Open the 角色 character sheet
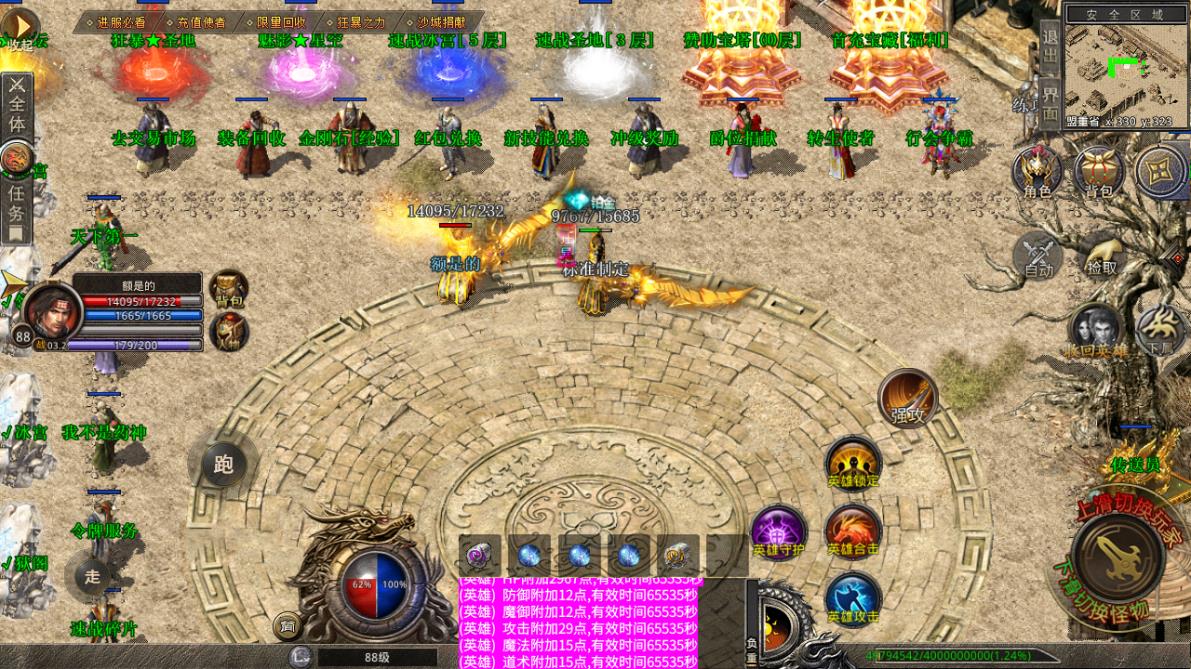The width and height of the screenshot is (1191, 669). click(x=1037, y=171)
